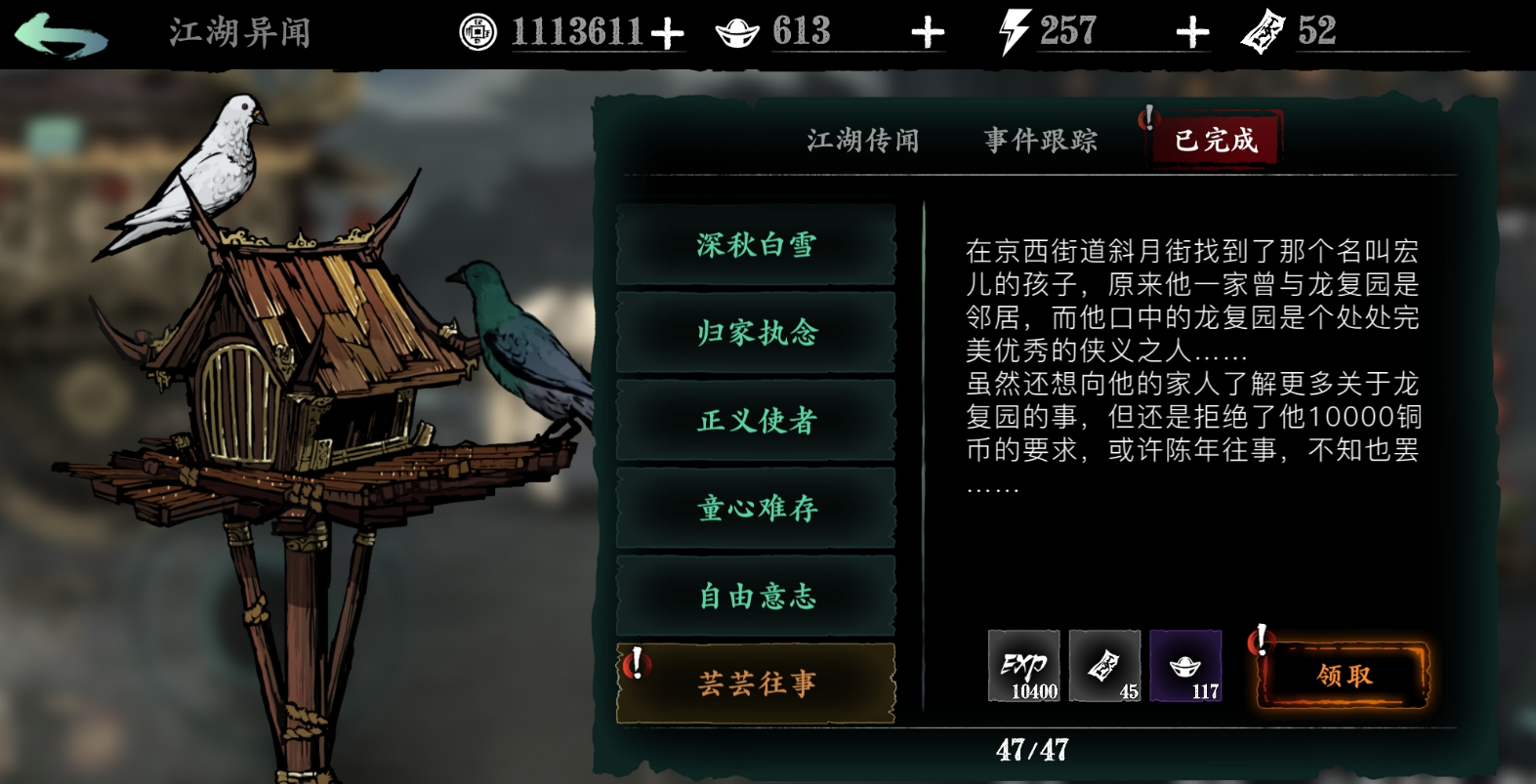Click the 117 ingot reward icon

tap(1186, 667)
